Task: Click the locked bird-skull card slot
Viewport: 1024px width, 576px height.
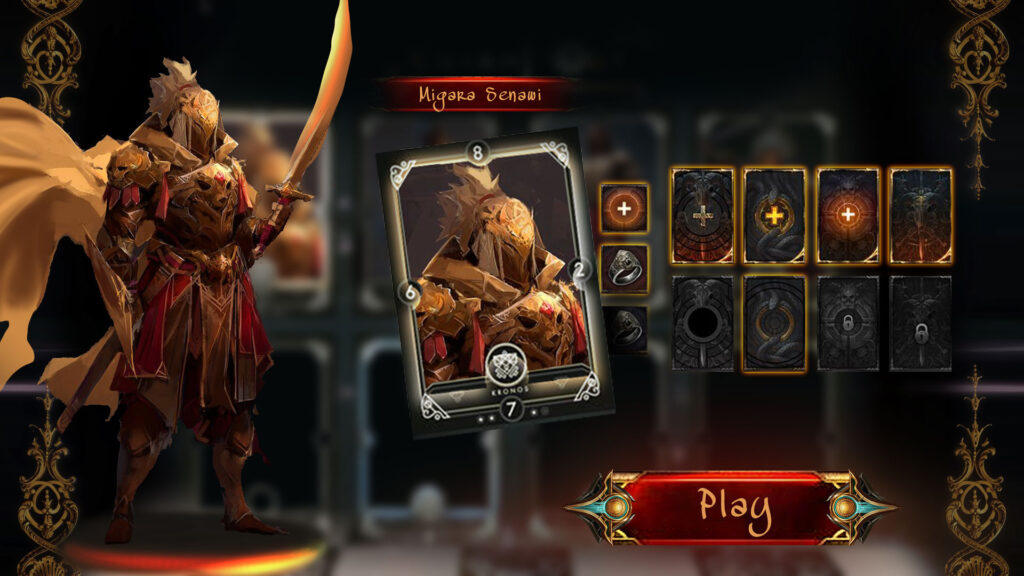Action: click(x=920, y=323)
